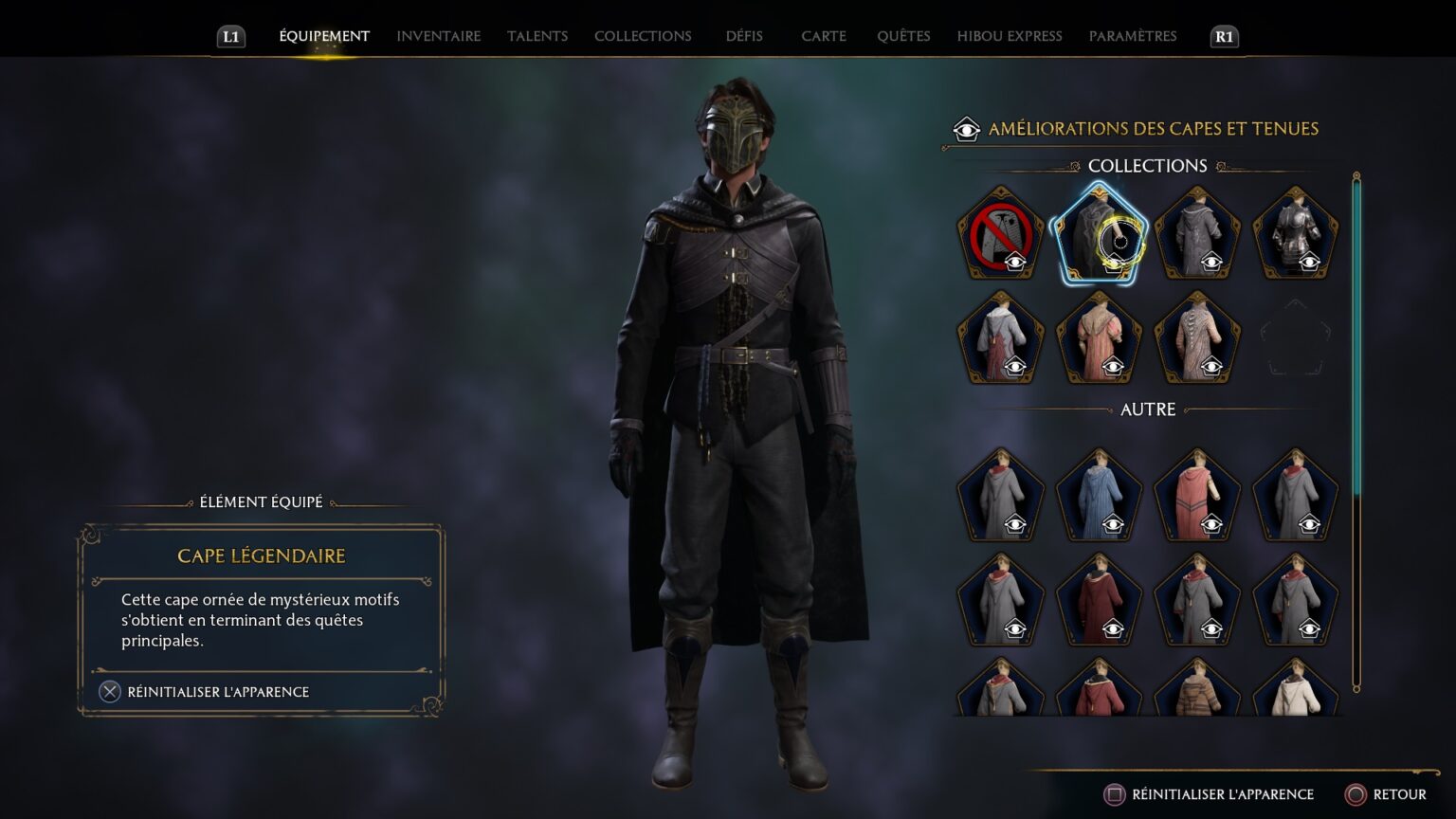Image resolution: width=1456 pixels, height=819 pixels.
Task: Open the Talents tab
Action: (537, 36)
